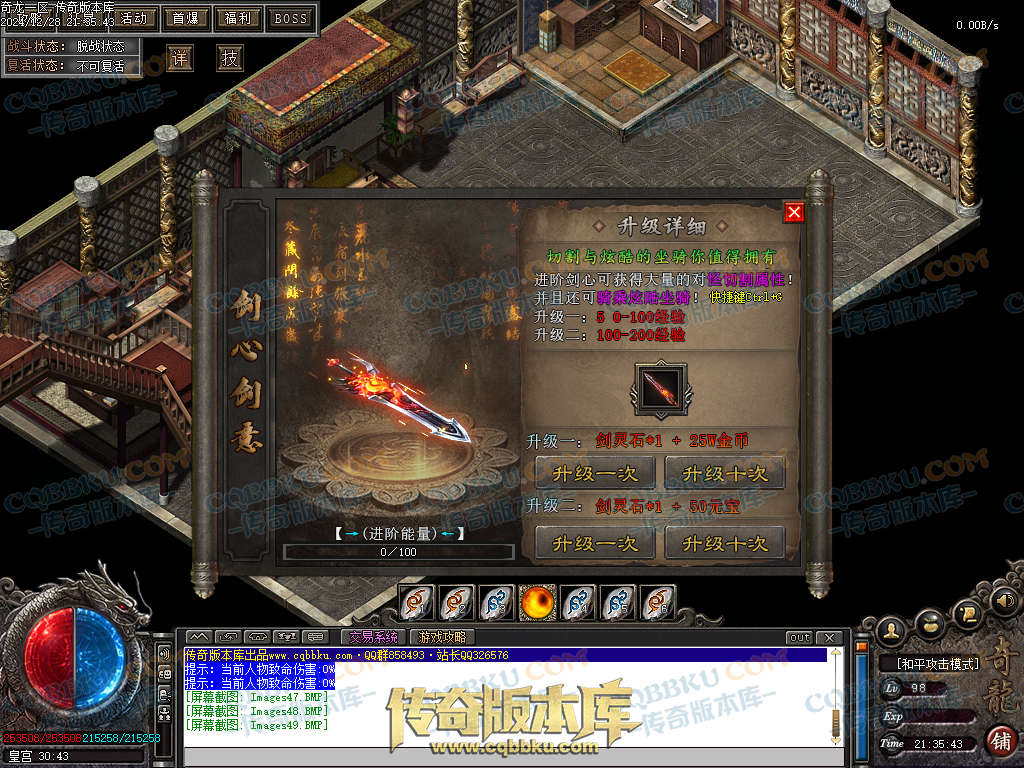Click 升级十次 under the gold-coin upgrade option
Image resolution: width=1024 pixels, height=768 pixels.
click(x=725, y=473)
